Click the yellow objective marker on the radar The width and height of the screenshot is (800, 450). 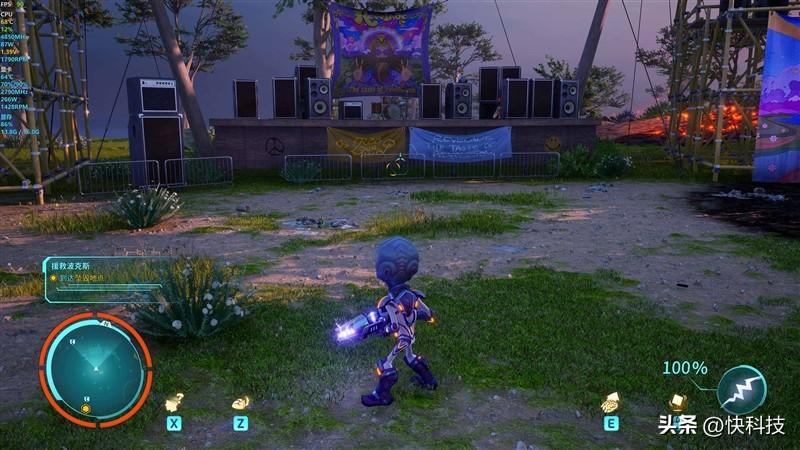tap(86, 408)
